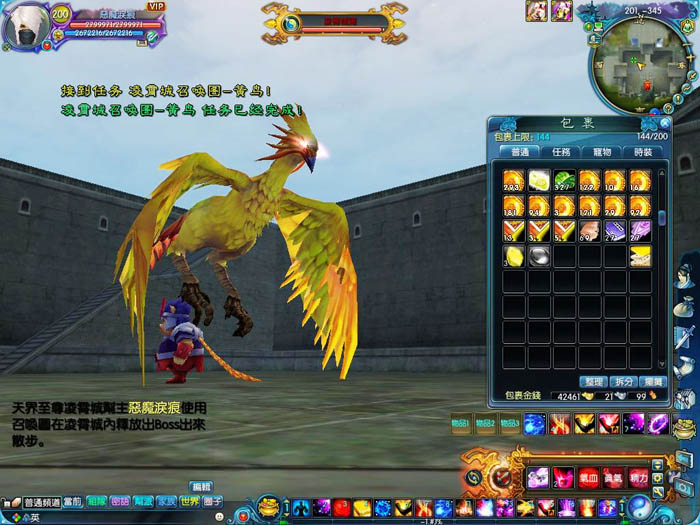Switch to the 普通 bag tab
Image resolution: width=700 pixels, height=525 pixels.
[520, 153]
